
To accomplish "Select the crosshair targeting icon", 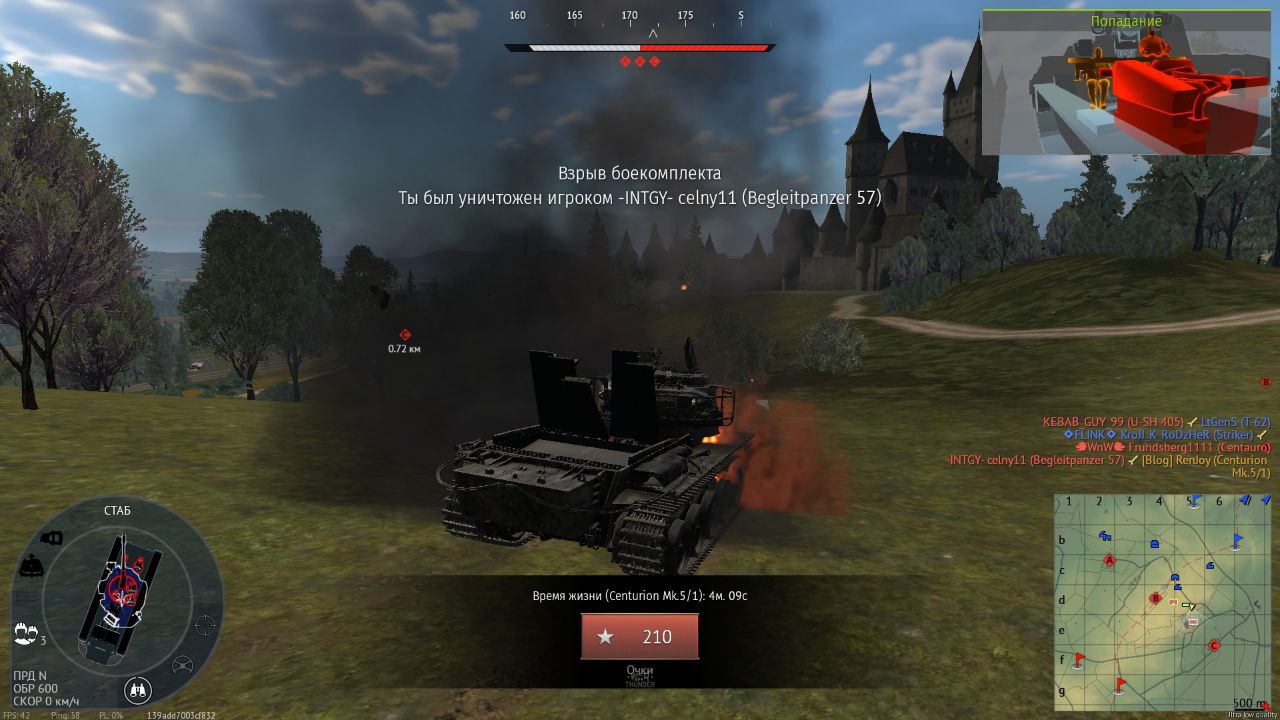I will tap(205, 626).
